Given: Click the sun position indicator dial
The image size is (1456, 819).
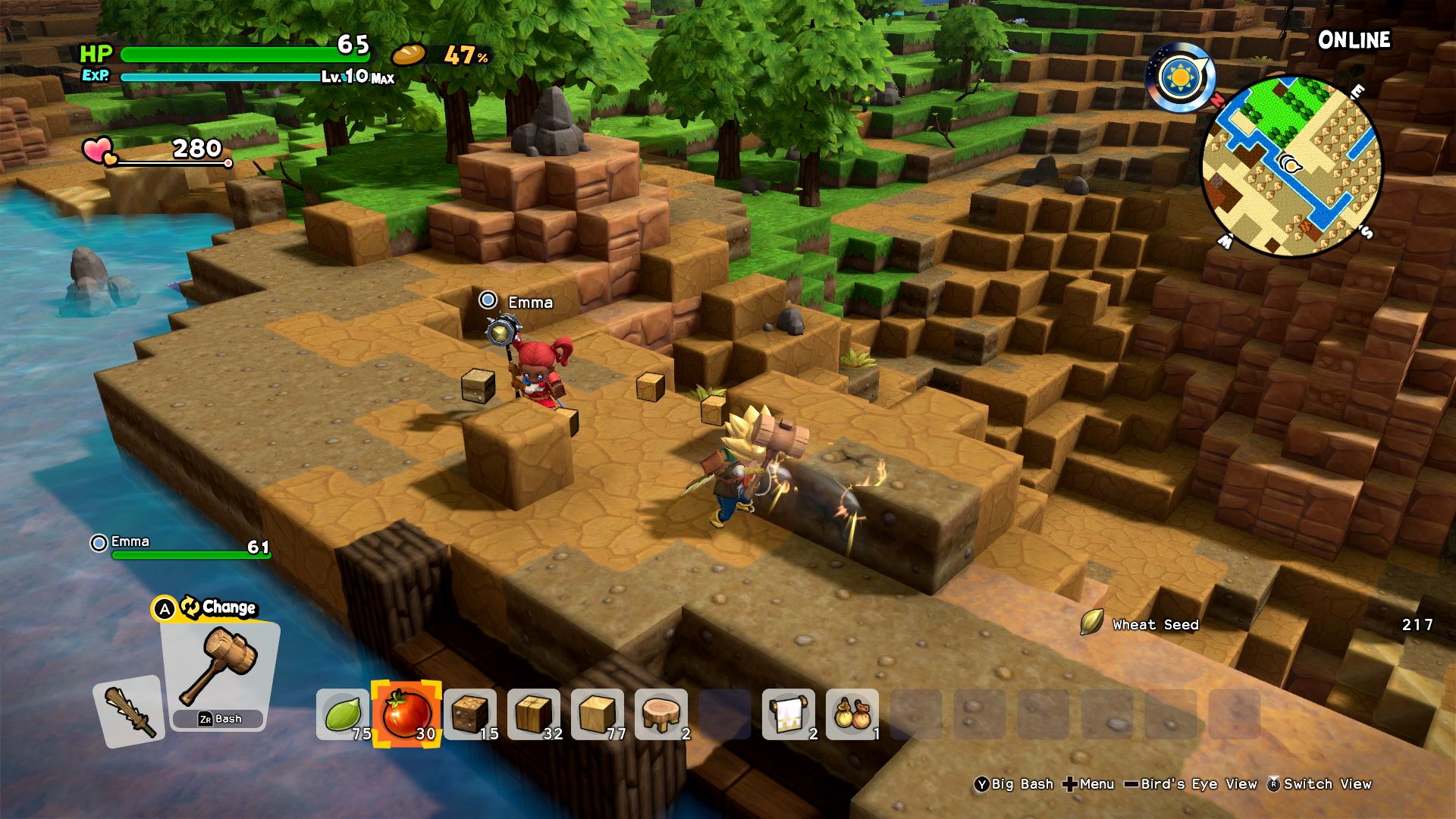Looking at the screenshot, I should (1179, 76).
